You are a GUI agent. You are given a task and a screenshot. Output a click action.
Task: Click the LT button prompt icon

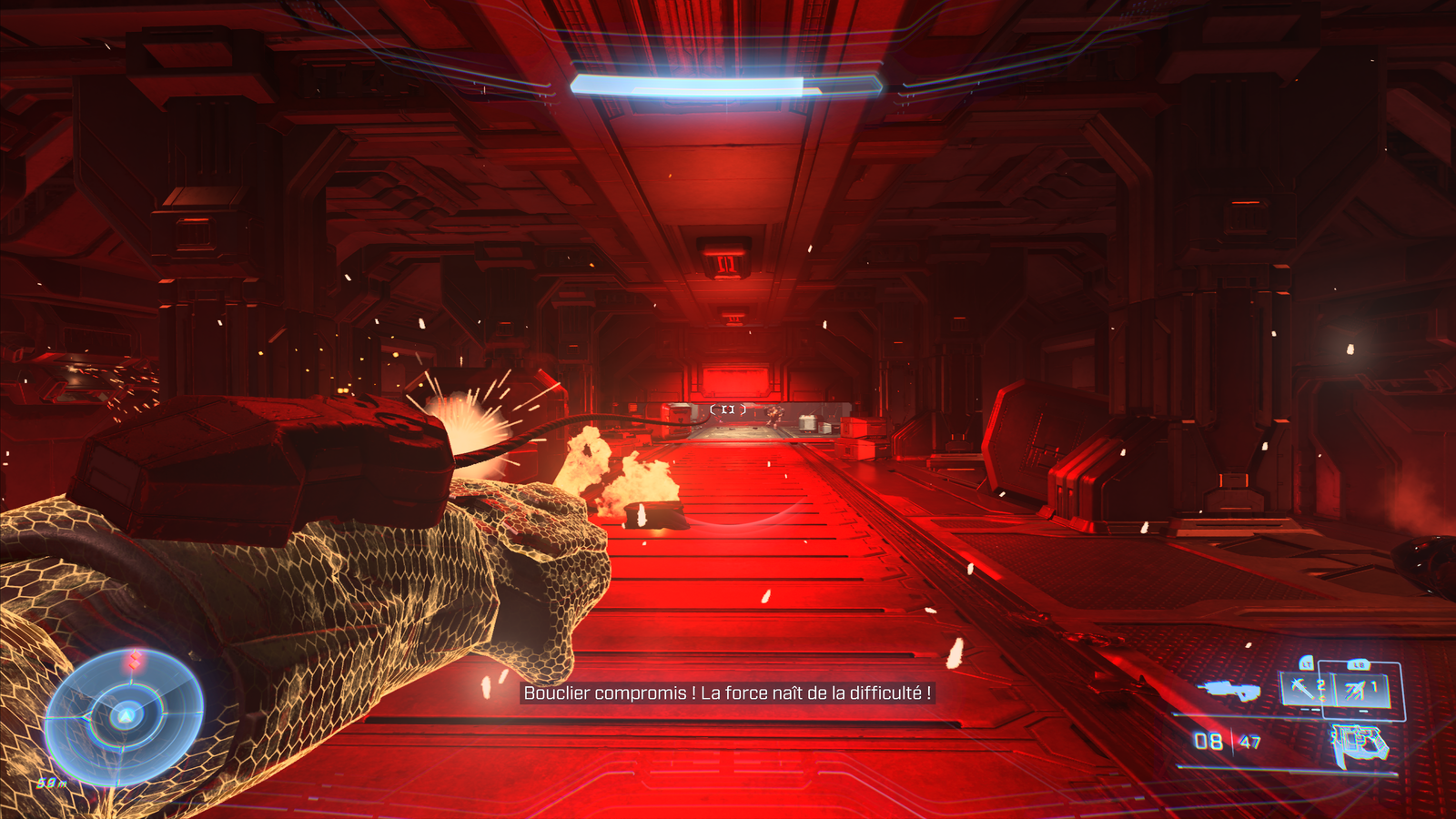(x=1307, y=663)
